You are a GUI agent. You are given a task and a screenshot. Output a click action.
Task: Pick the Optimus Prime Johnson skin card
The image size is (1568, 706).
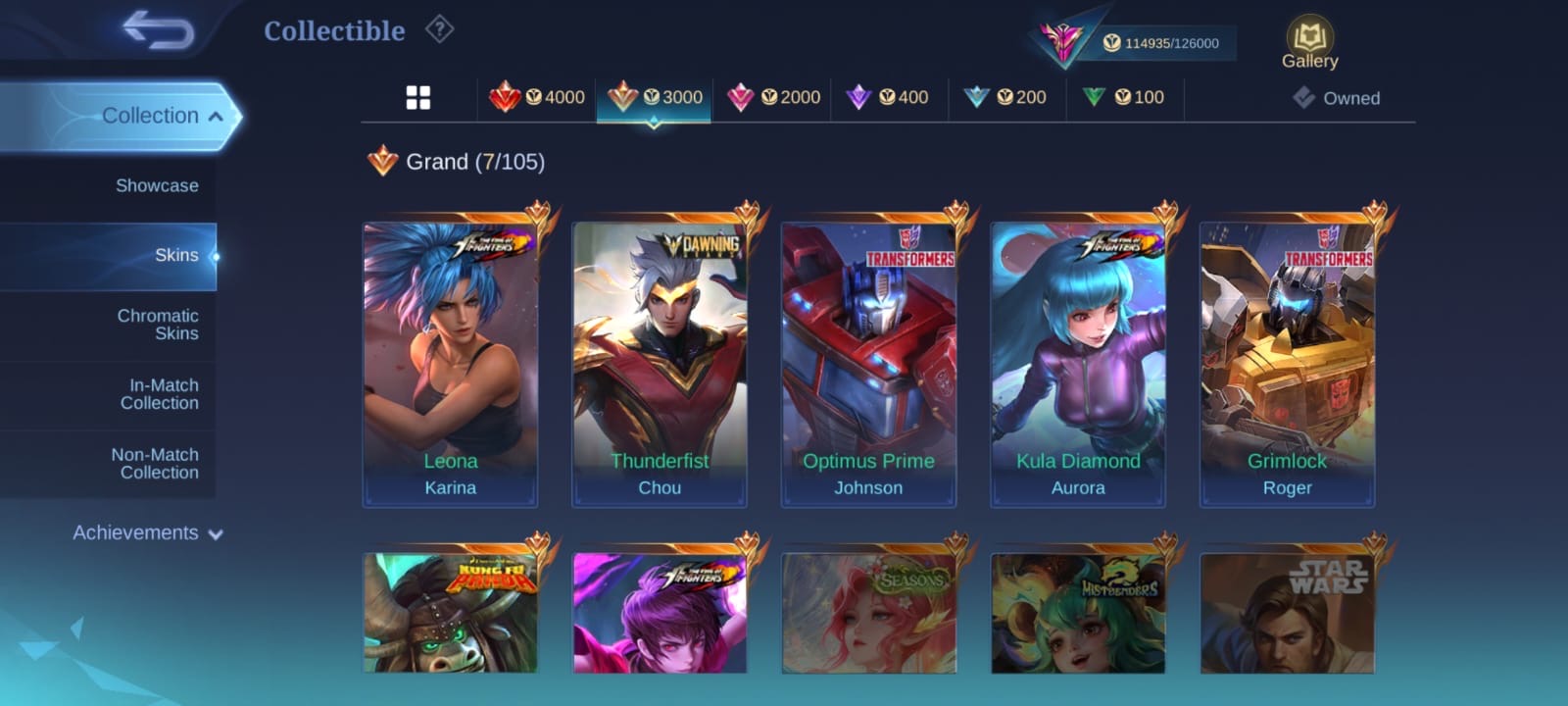(868, 363)
